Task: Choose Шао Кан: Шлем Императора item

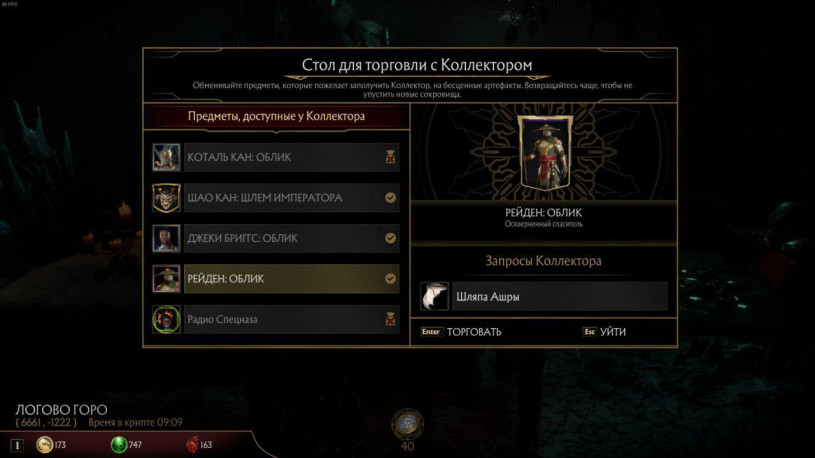Action: (290, 198)
